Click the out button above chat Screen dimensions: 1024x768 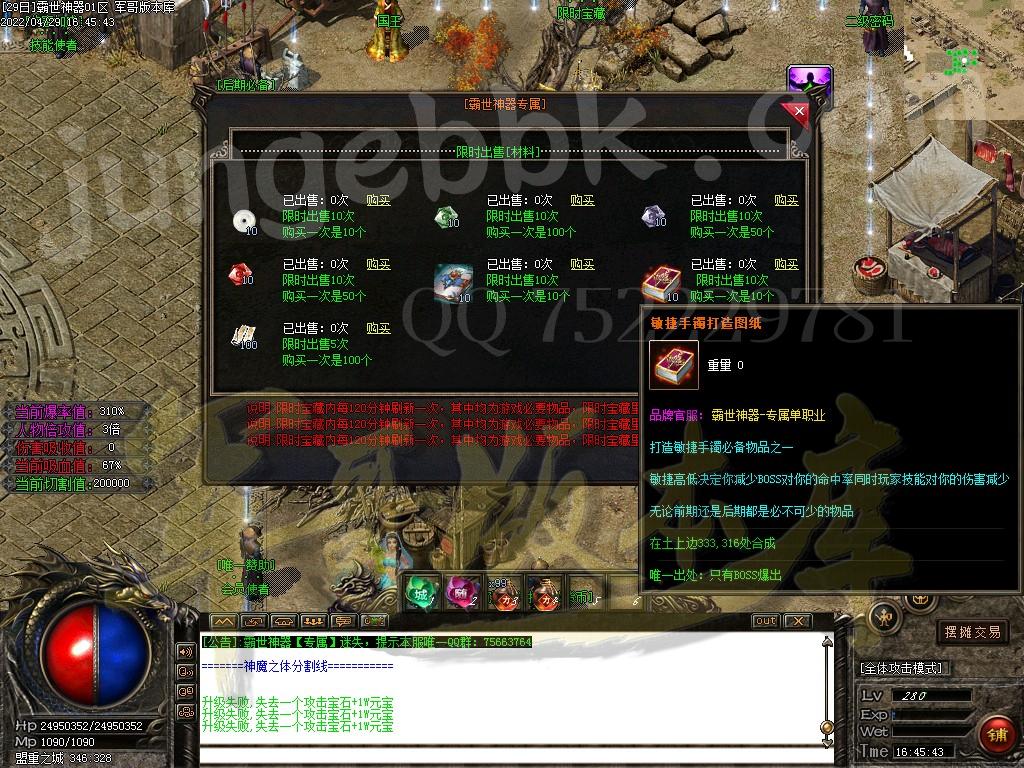pyautogui.click(x=765, y=621)
